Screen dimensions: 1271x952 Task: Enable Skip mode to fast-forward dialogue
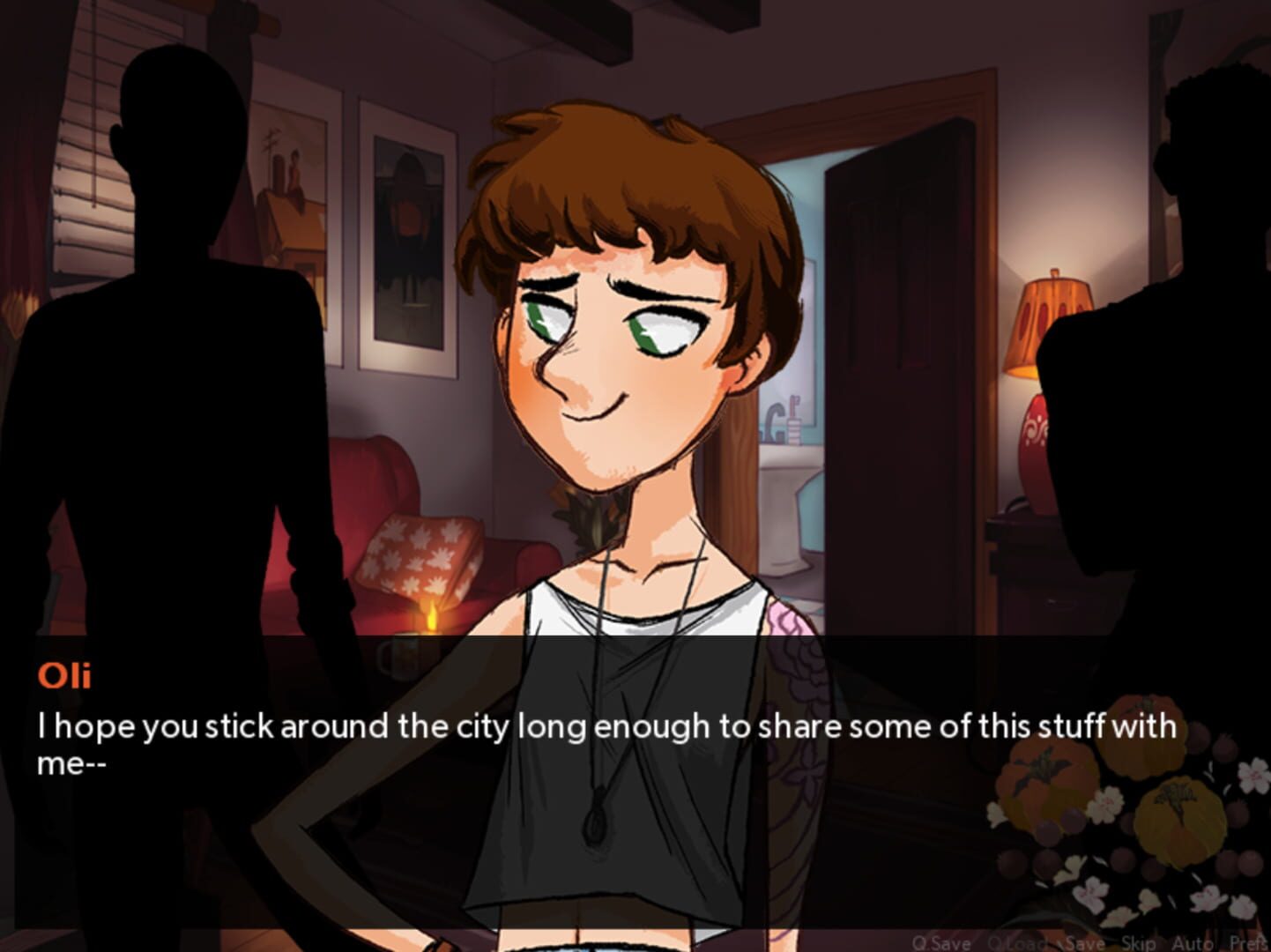point(1138,941)
